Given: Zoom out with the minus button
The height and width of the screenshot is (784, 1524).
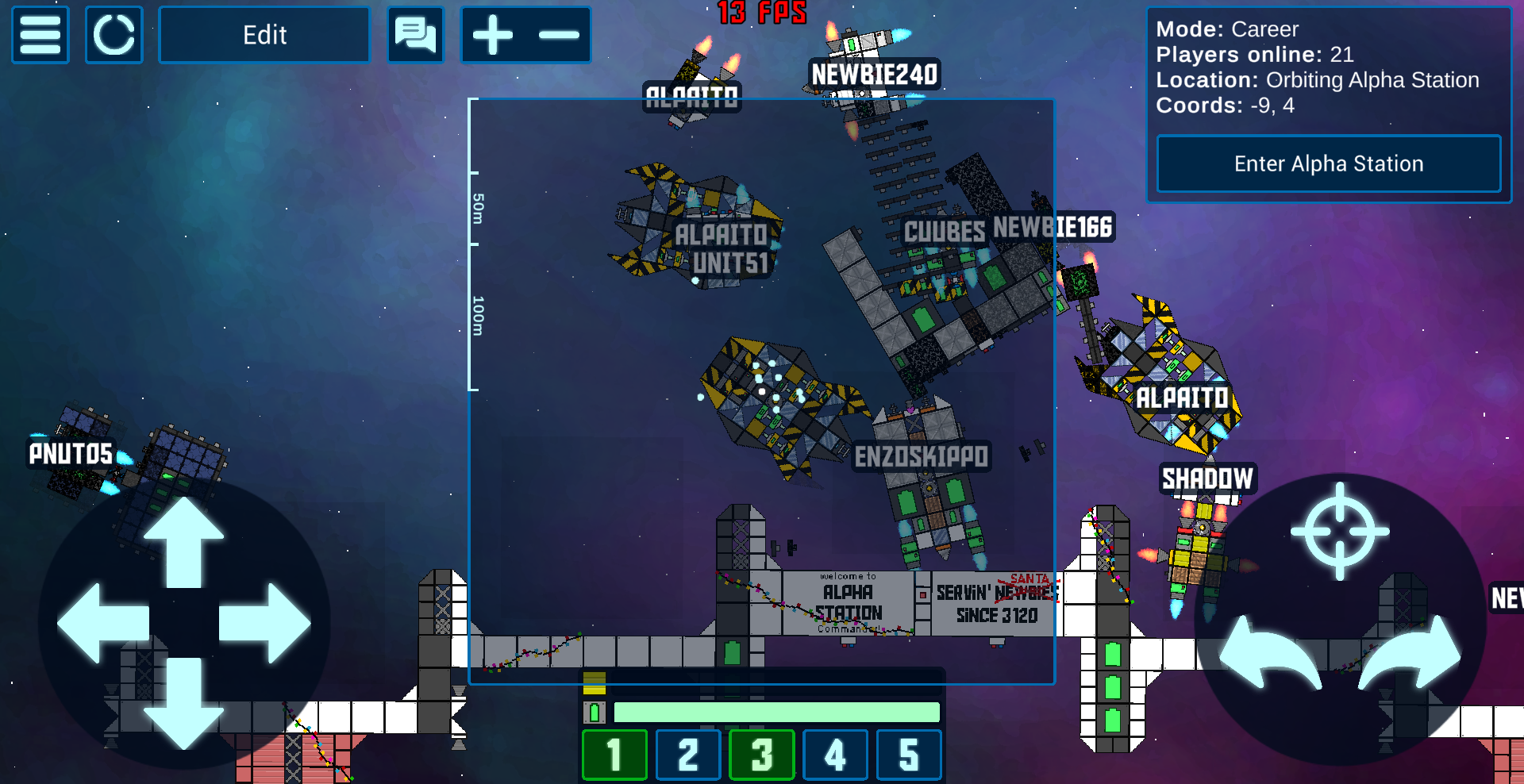Looking at the screenshot, I should (559, 35).
